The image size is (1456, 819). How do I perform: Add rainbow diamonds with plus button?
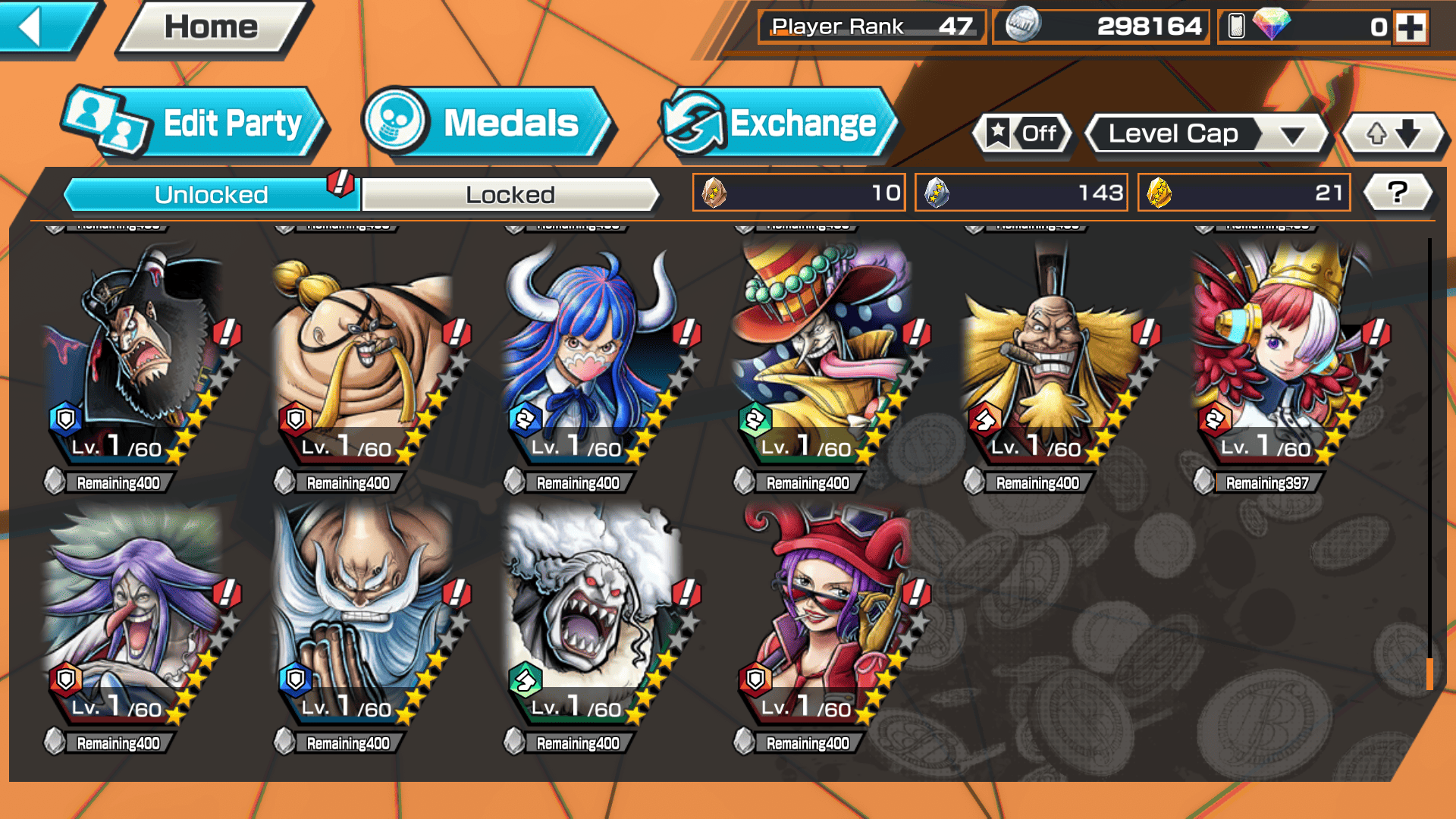(1411, 28)
